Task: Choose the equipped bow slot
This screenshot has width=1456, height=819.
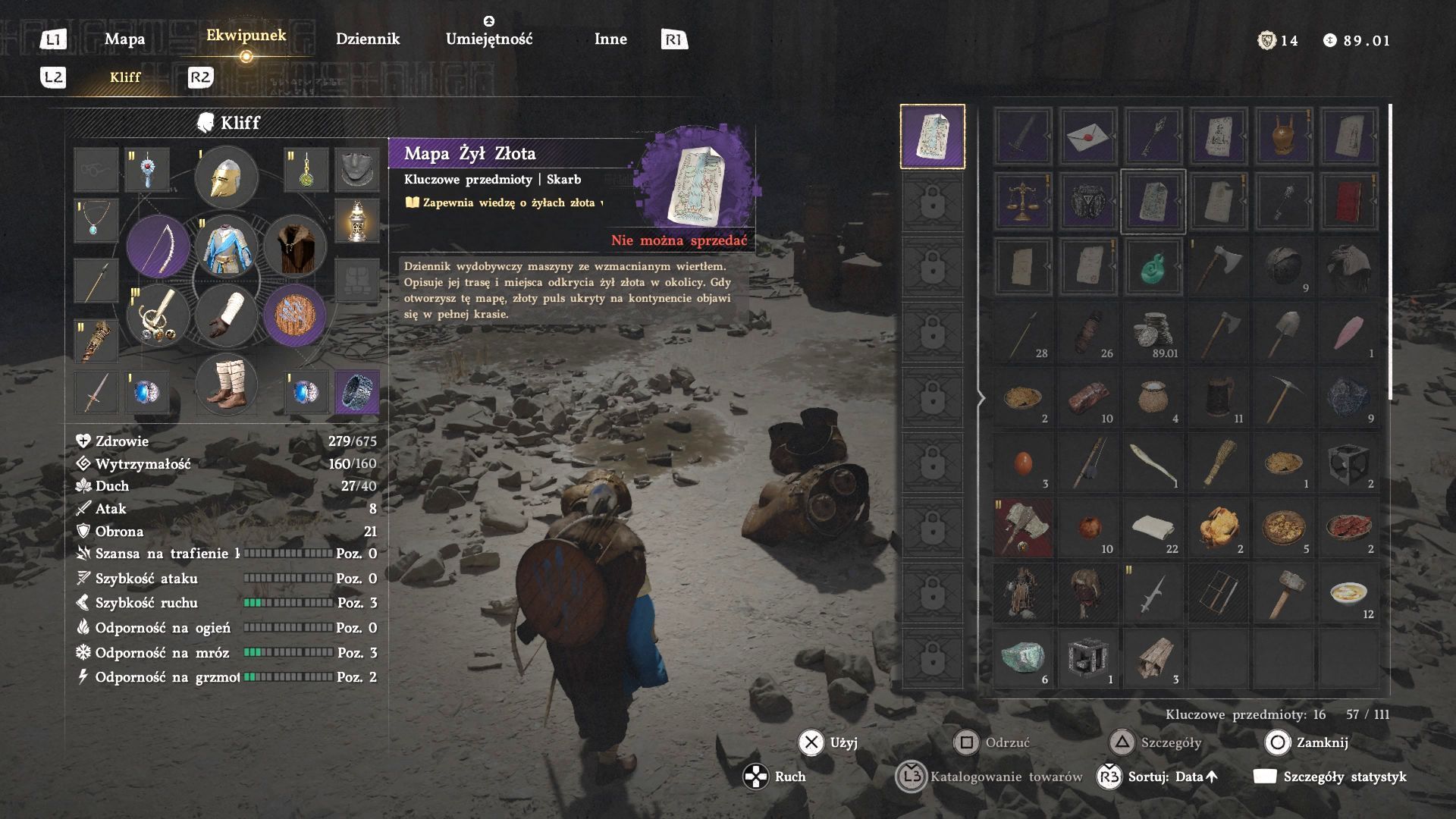Action: tap(158, 246)
